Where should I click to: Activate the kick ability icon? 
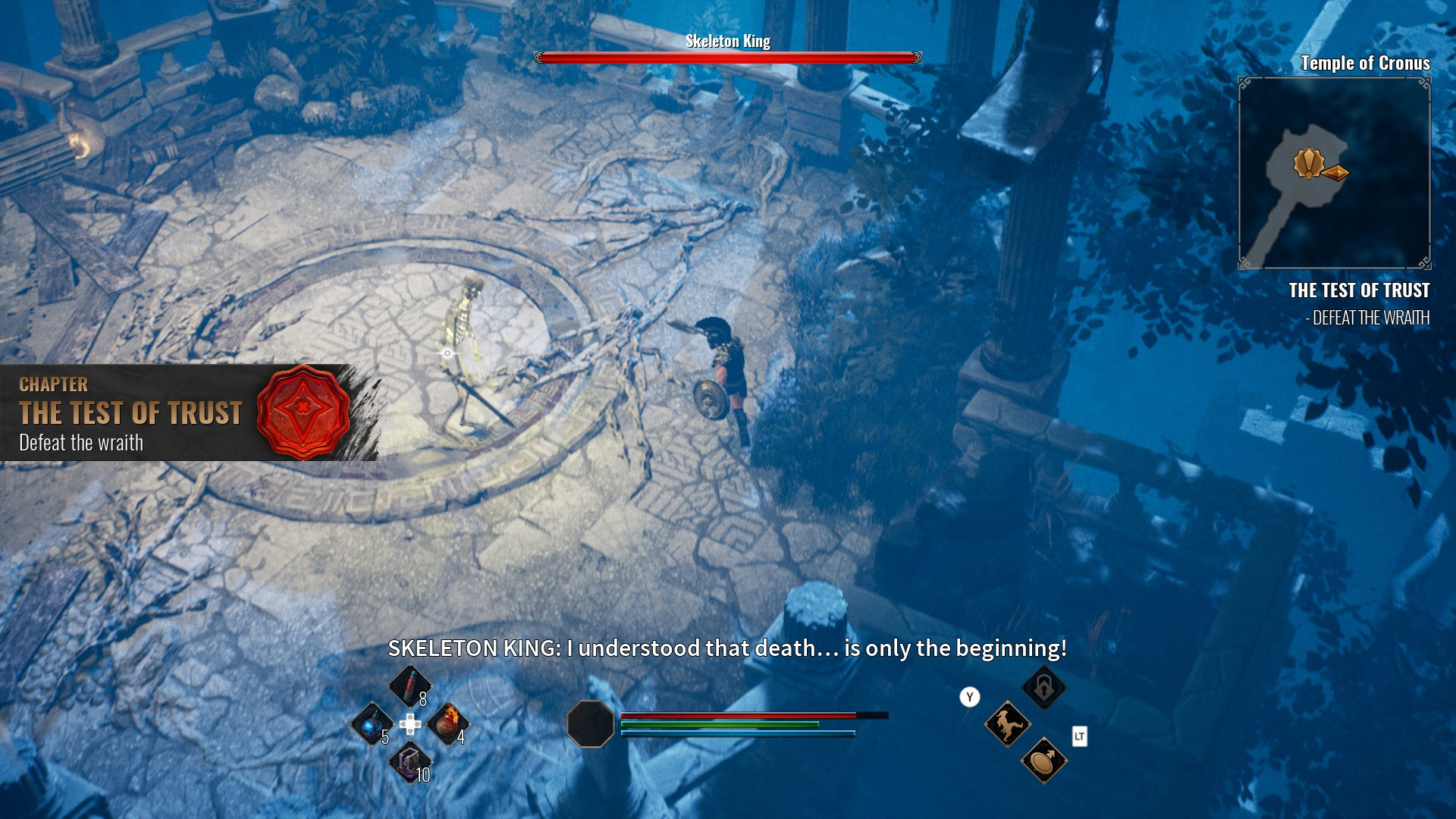point(1007,724)
